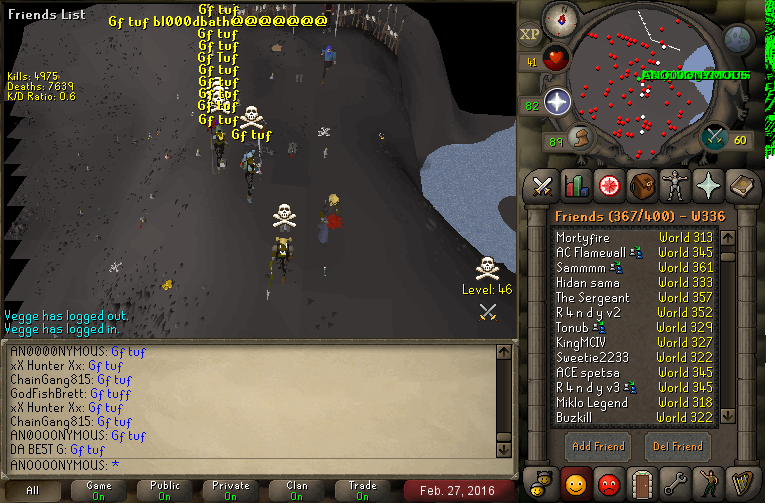Open the Clan Chat tab
Image resolution: width=775 pixels, height=504 pixels.
542,483
